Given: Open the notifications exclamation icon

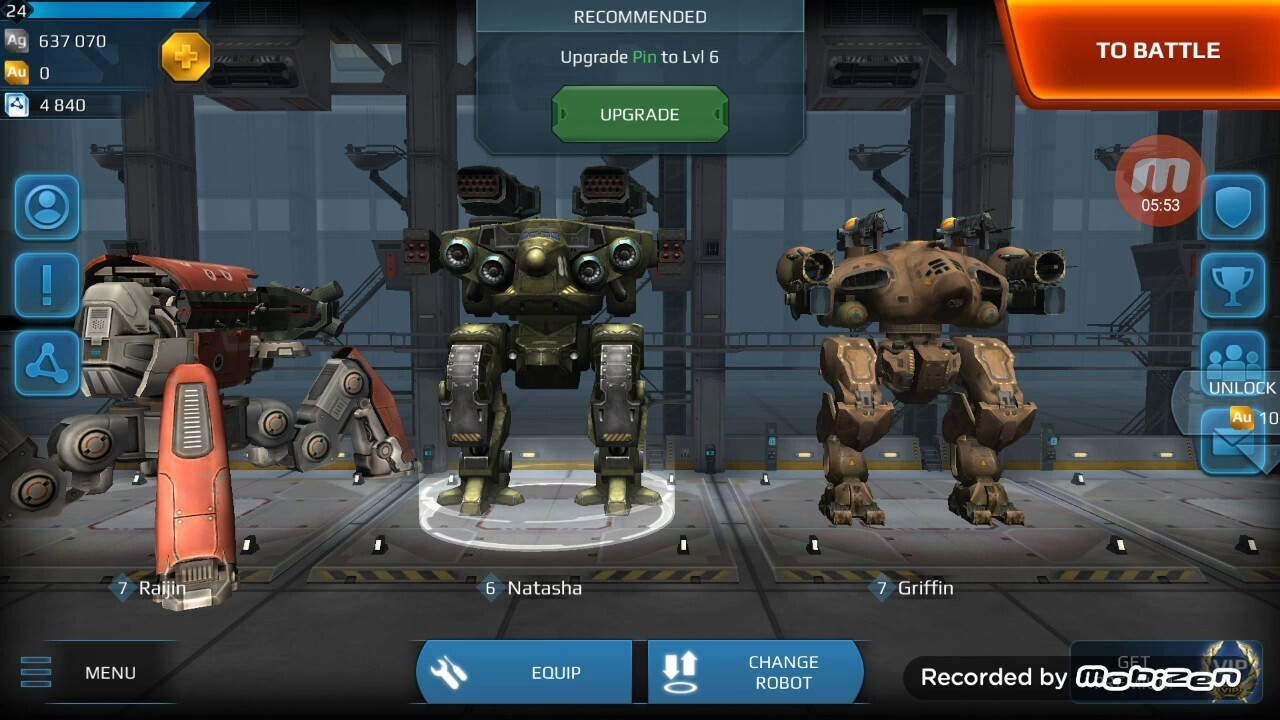Looking at the screenshot, I should [46, 286].
